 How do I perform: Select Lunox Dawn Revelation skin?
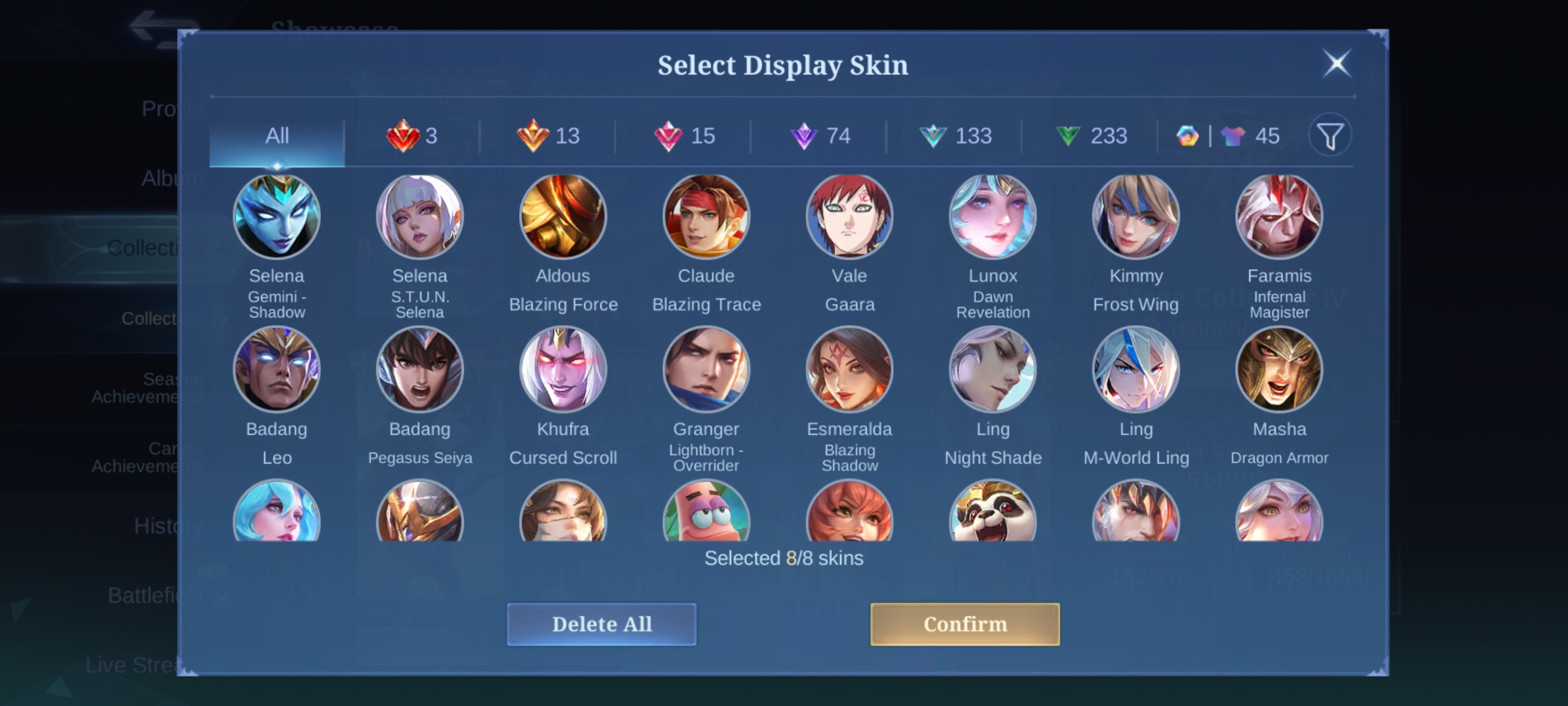coord(993,216)
